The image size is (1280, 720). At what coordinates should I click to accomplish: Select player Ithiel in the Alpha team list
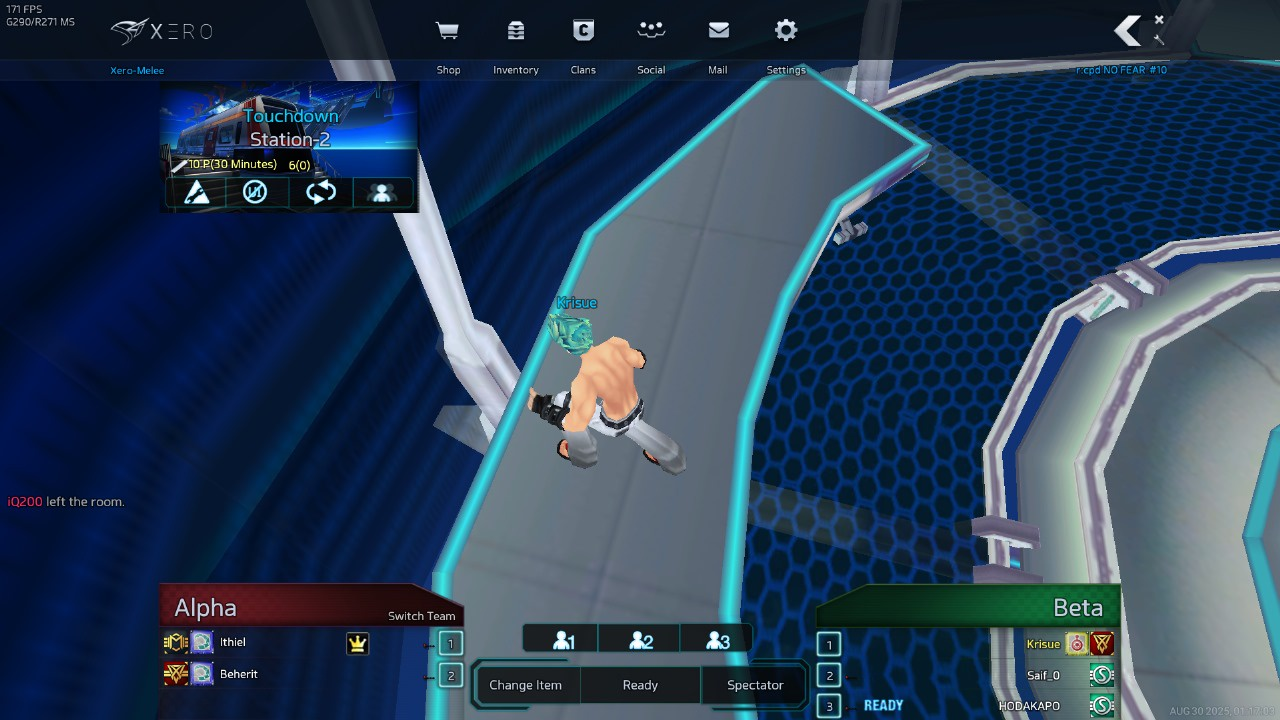[x=233, y=643]
